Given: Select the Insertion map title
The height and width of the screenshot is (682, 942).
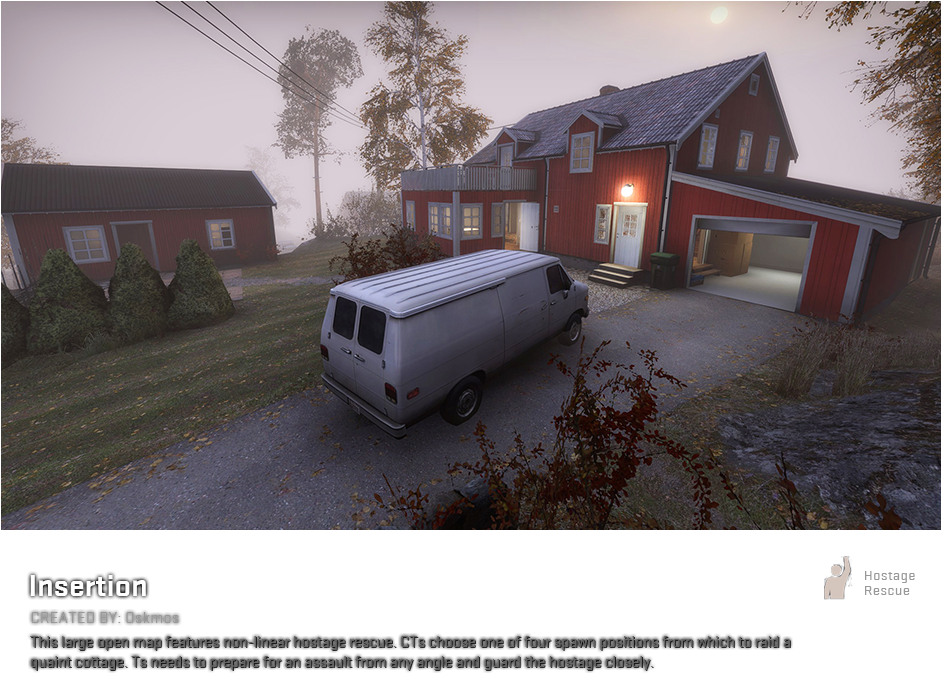Looking at the screenshot, I should pos(88,586).
